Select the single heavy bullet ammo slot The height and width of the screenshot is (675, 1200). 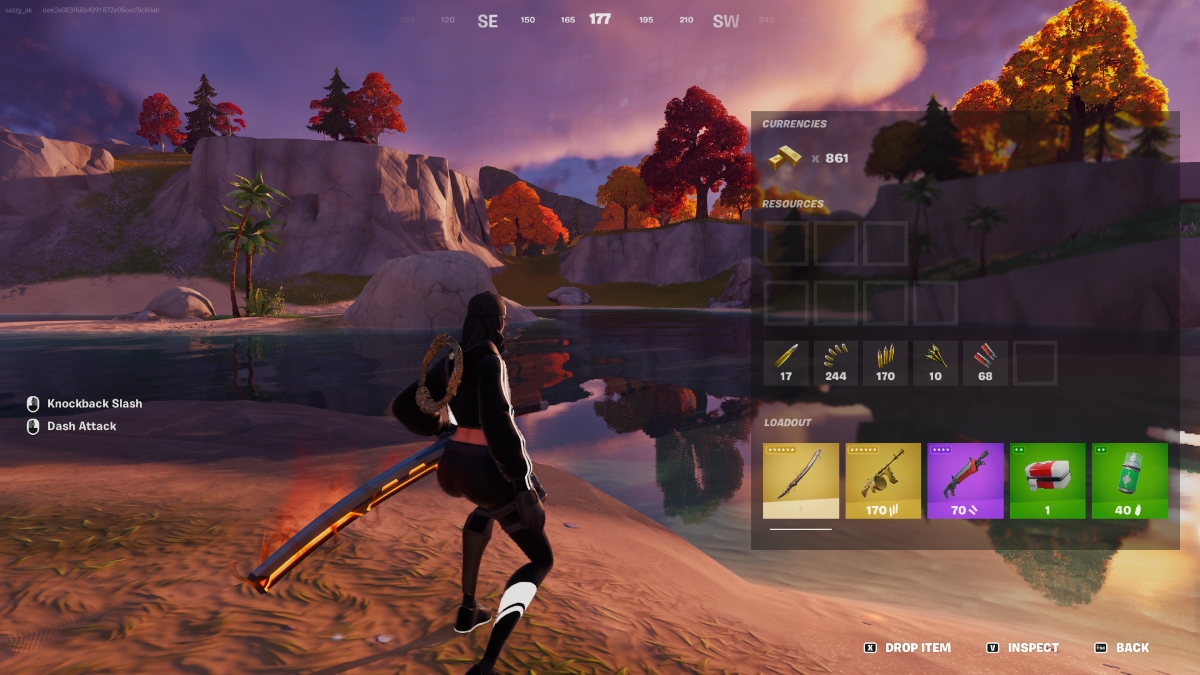point(786,363)
